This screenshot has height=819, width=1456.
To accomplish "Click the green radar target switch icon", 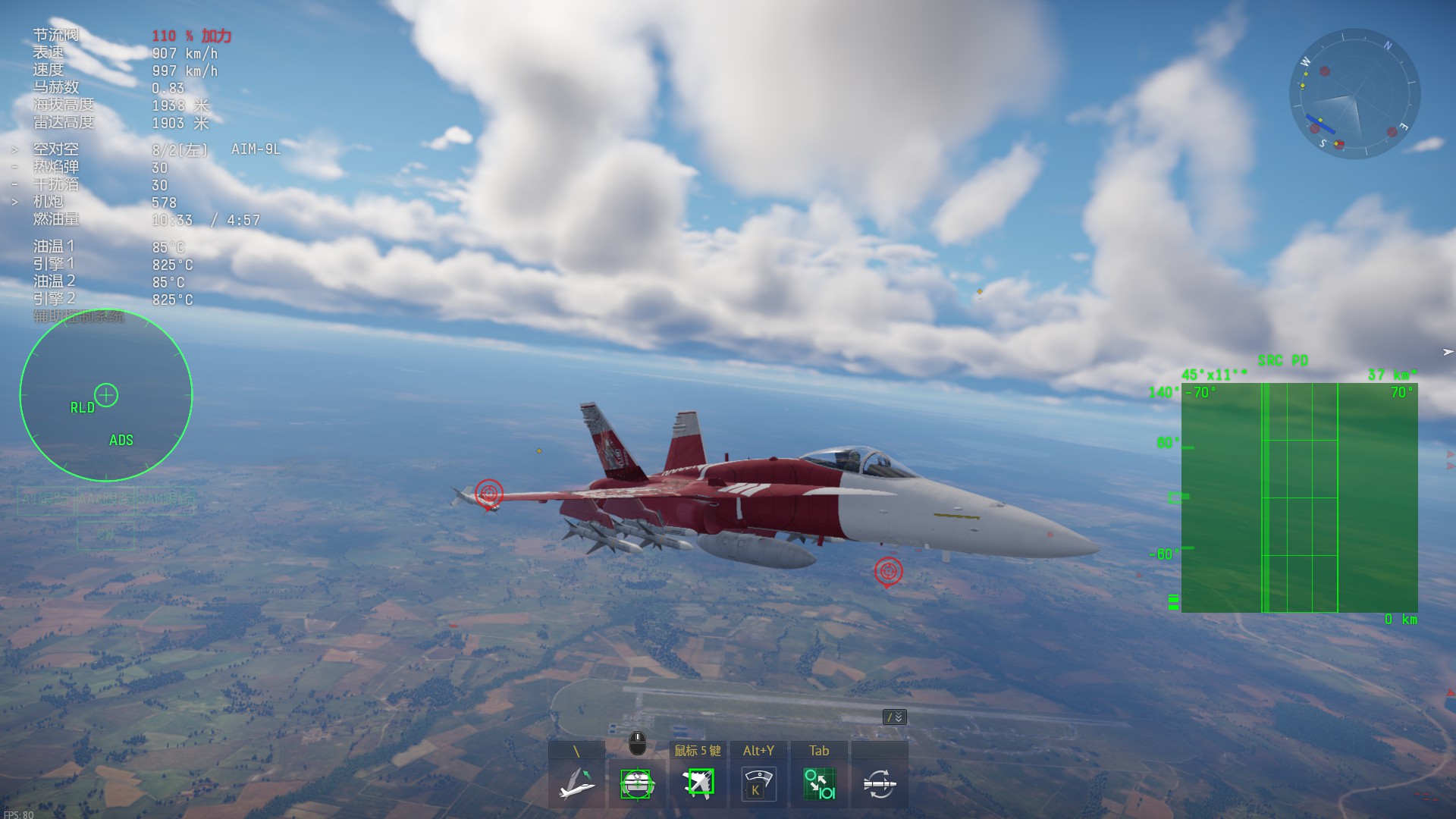I will coord(819,783).
